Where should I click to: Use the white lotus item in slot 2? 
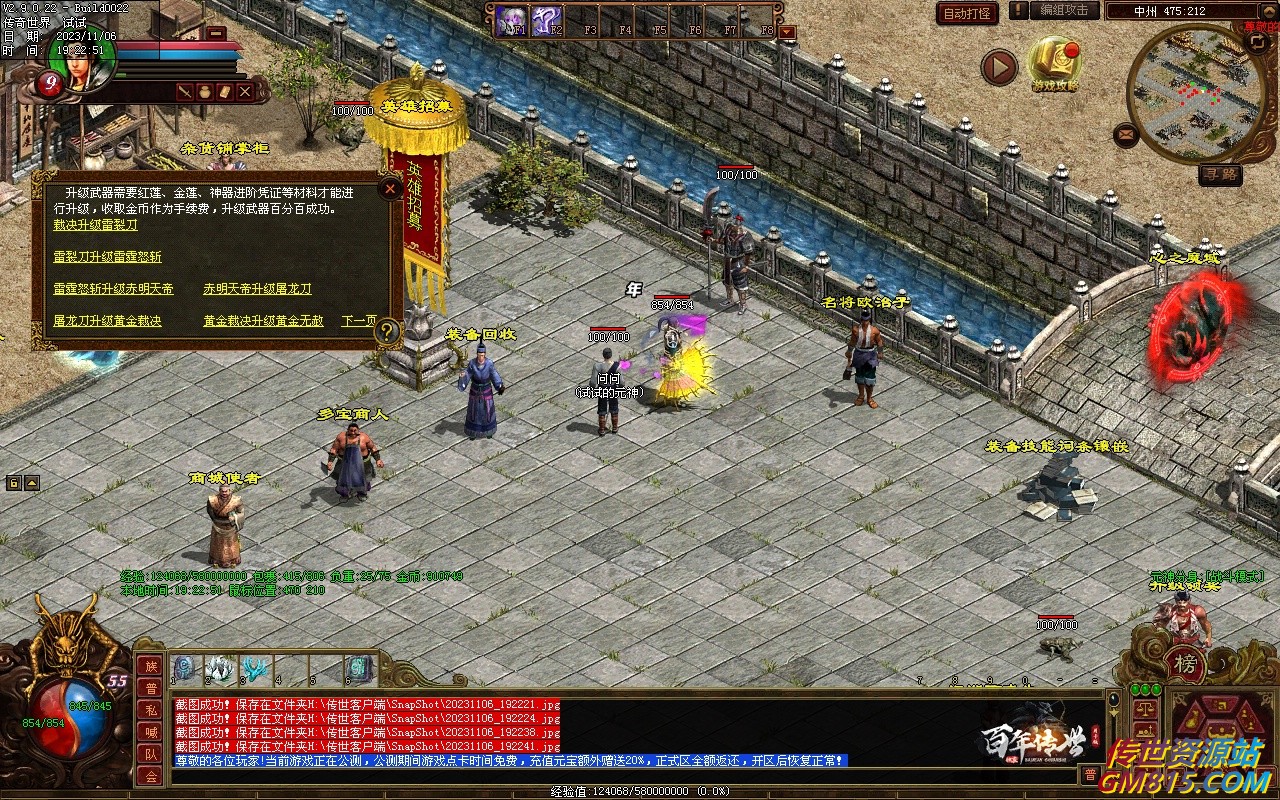click(221, 668)
